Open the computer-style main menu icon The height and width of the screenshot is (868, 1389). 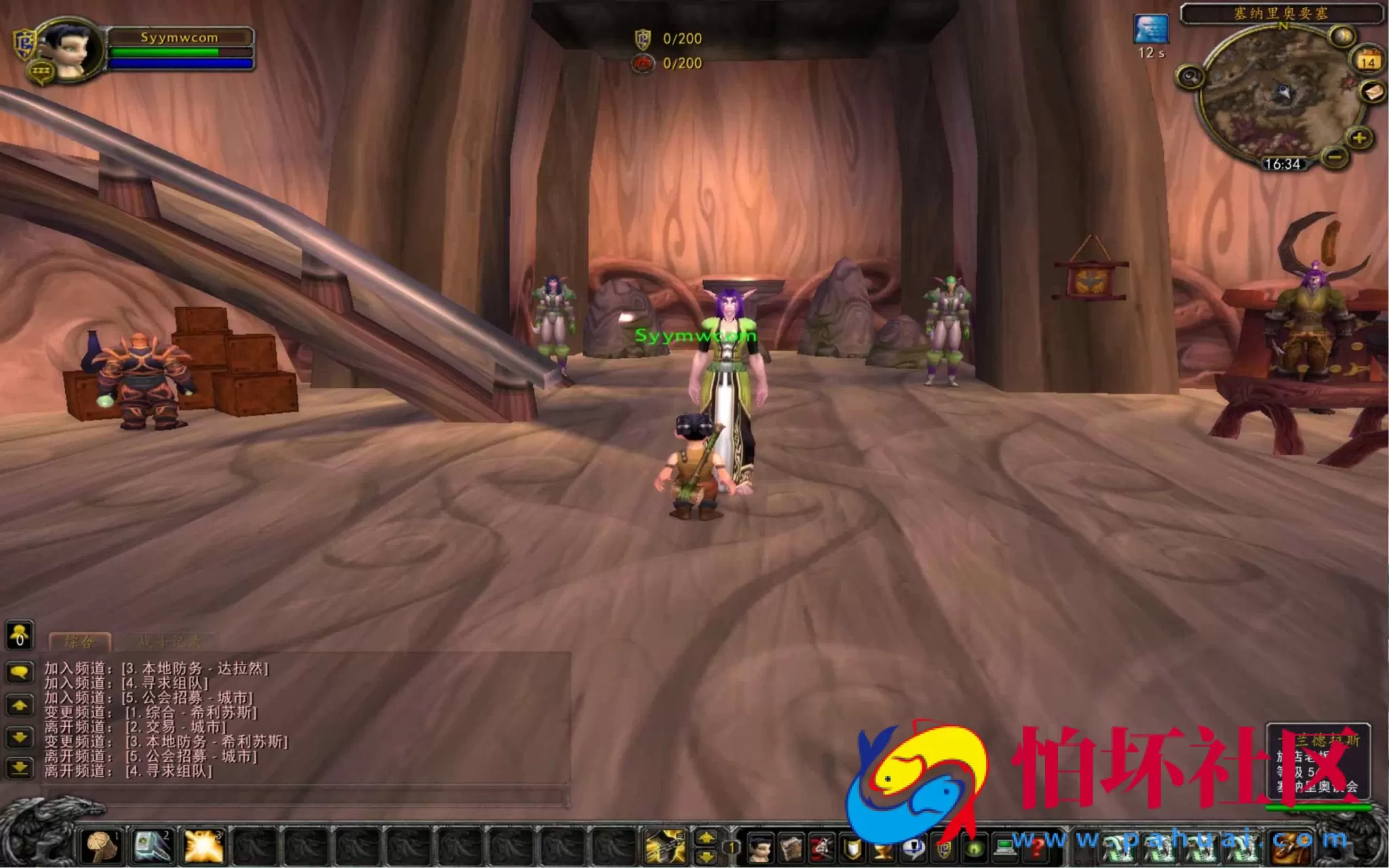tap(1005, 848)
